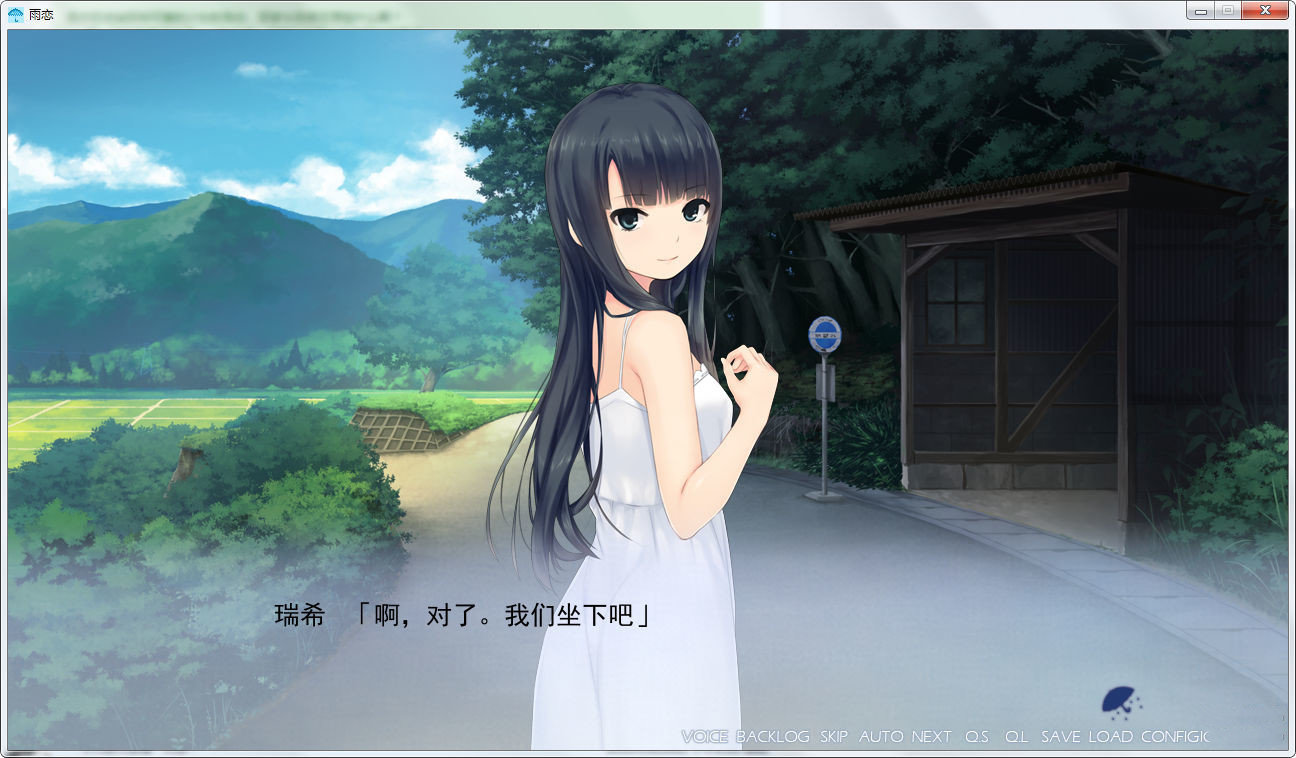The width and height of the screenshot is (1296, 758).
Task: Close the 雨恋 window
Action: [x=1263, y=10]
